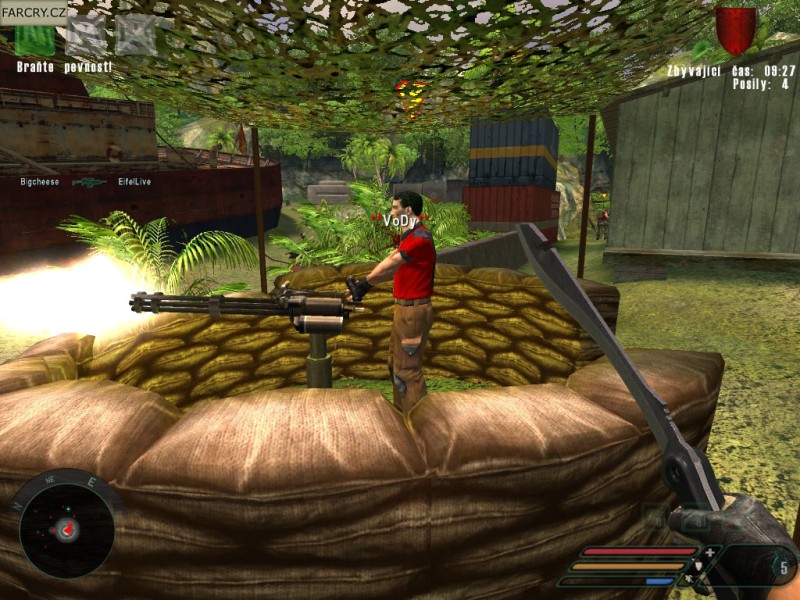This screenshot has width=800, height=600.
Task: Select the rifle icon in the kill feed
Action: coord(89,183)
